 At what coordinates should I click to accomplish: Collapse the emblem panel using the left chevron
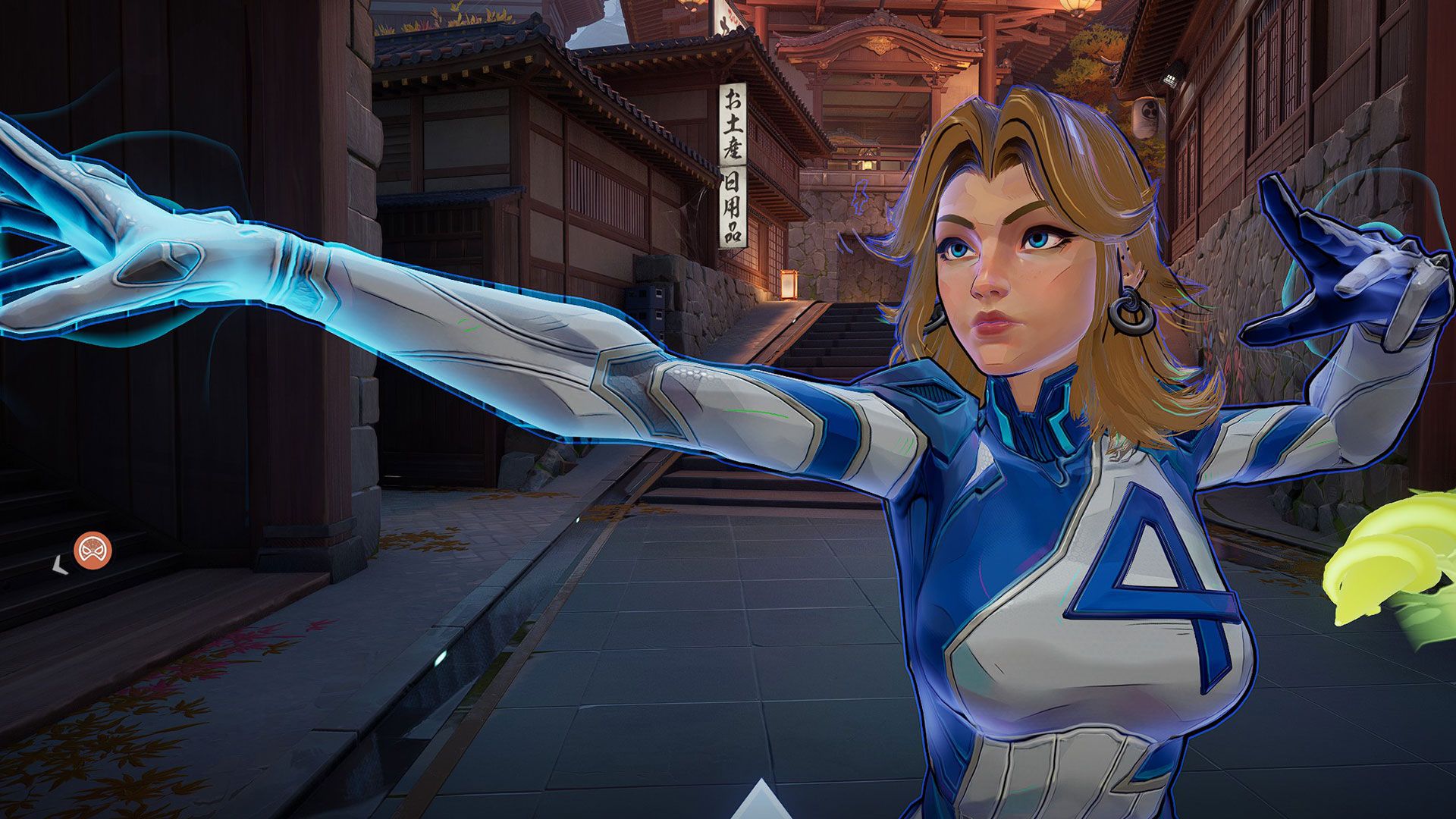tap(58, 564)
